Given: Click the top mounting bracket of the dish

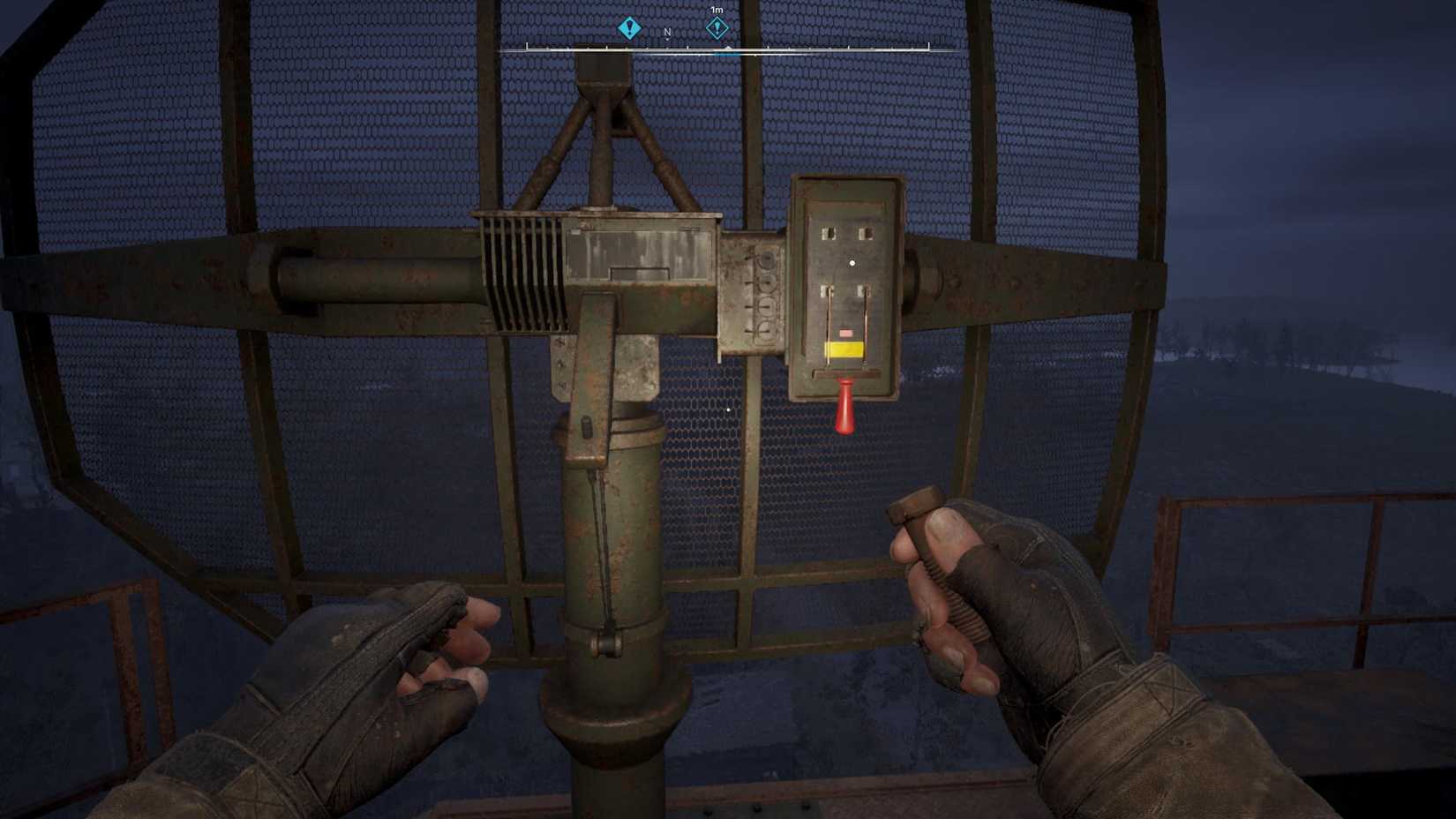Looking at the screenshot, I should tap(604, 88).
